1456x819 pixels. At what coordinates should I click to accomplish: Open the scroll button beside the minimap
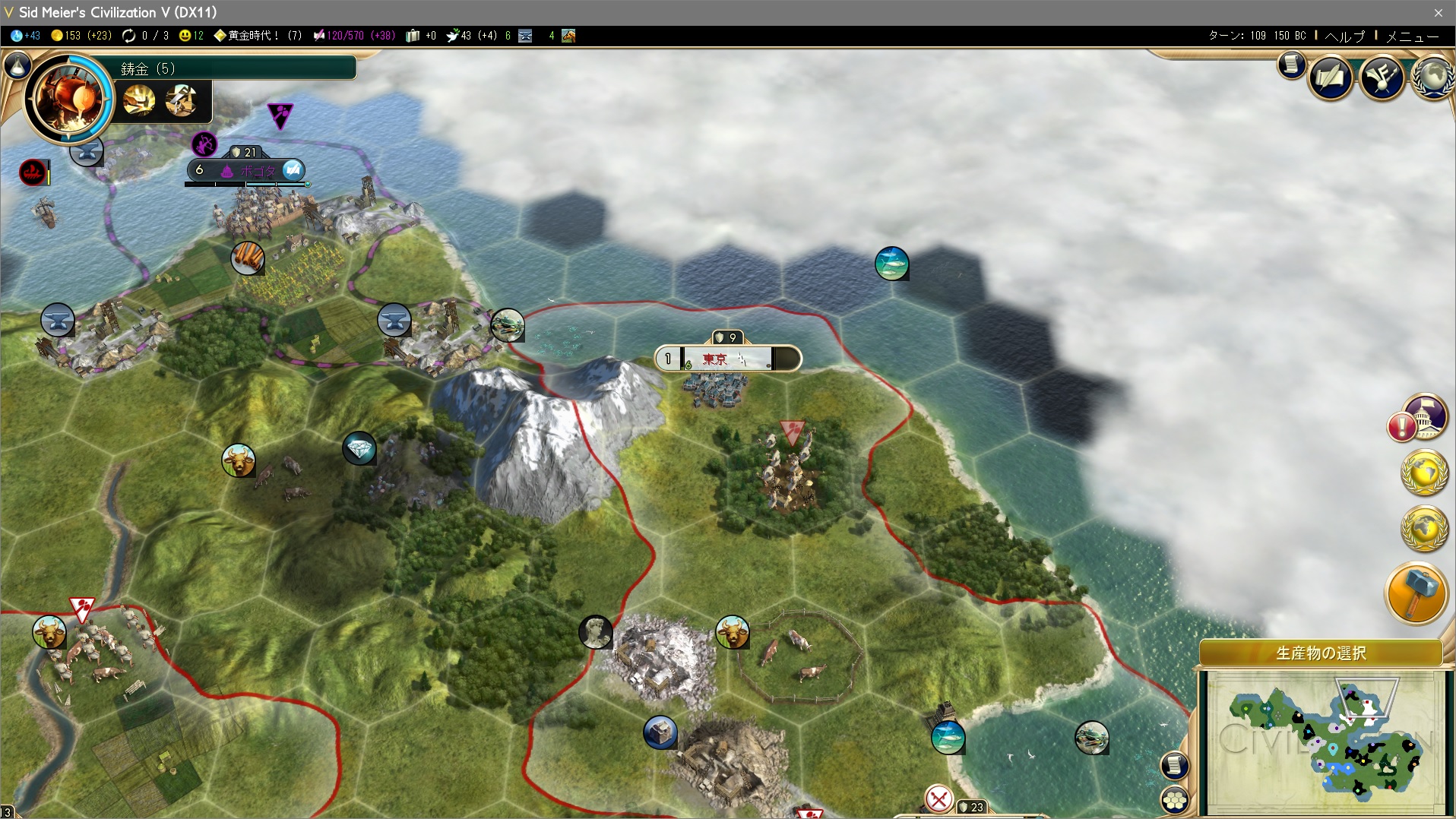(x=1175, y=765)
